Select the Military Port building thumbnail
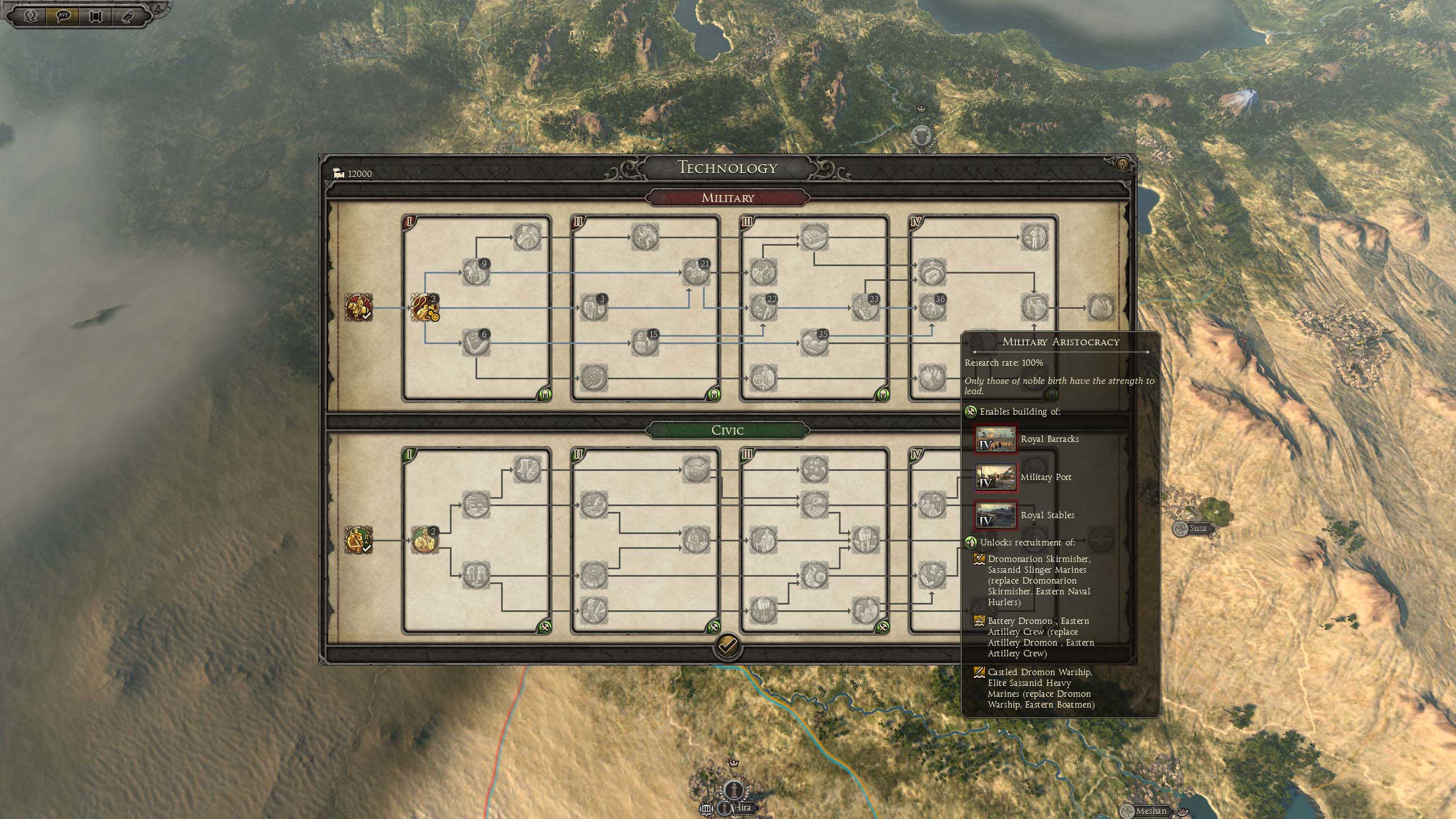Screen dimensions: 1456x819 (x=995, y=477)
